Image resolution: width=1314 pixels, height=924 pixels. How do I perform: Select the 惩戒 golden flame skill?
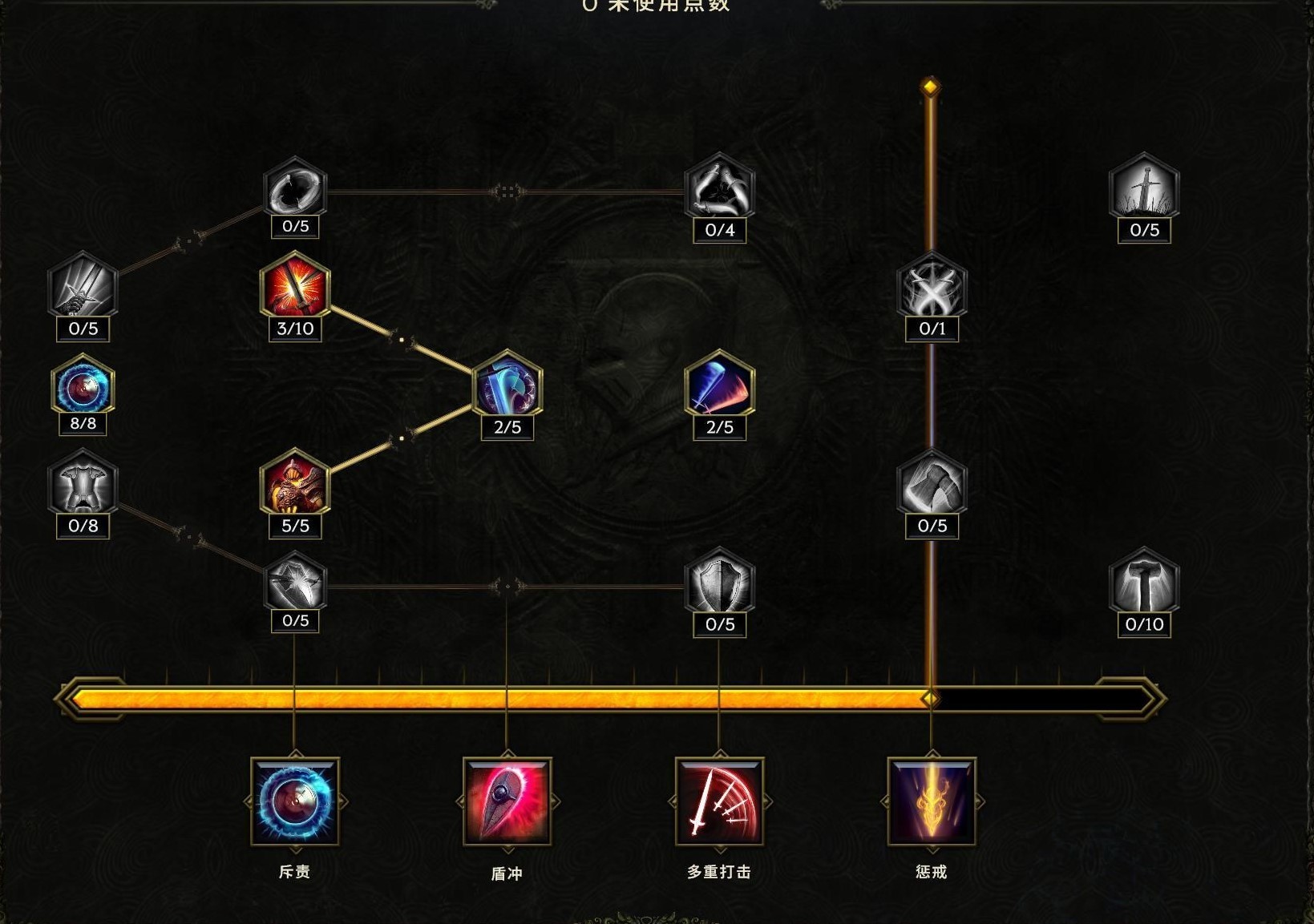(932, 805)
